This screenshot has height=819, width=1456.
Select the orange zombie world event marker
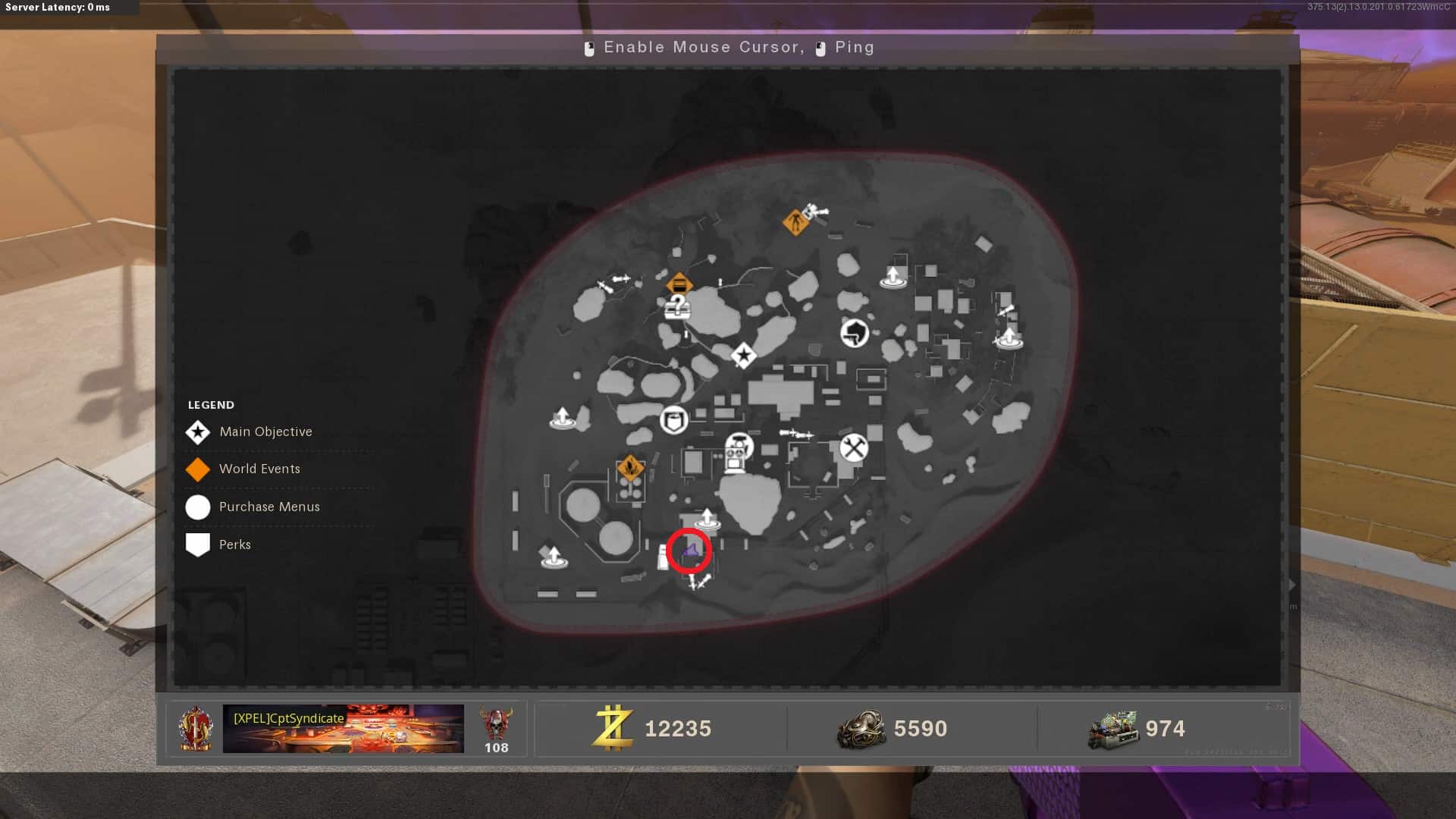(795, 222)
